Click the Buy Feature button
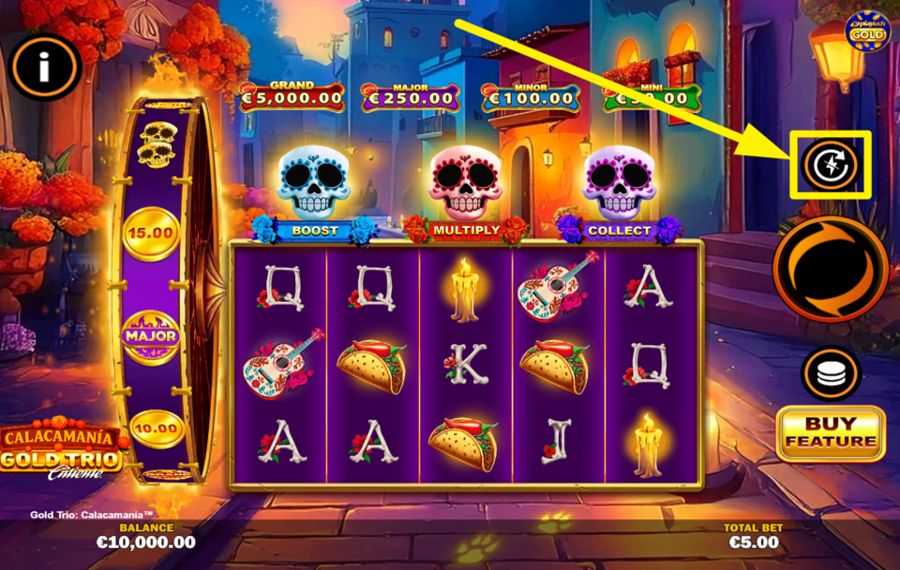900x570 pixels. coord(830,432)
